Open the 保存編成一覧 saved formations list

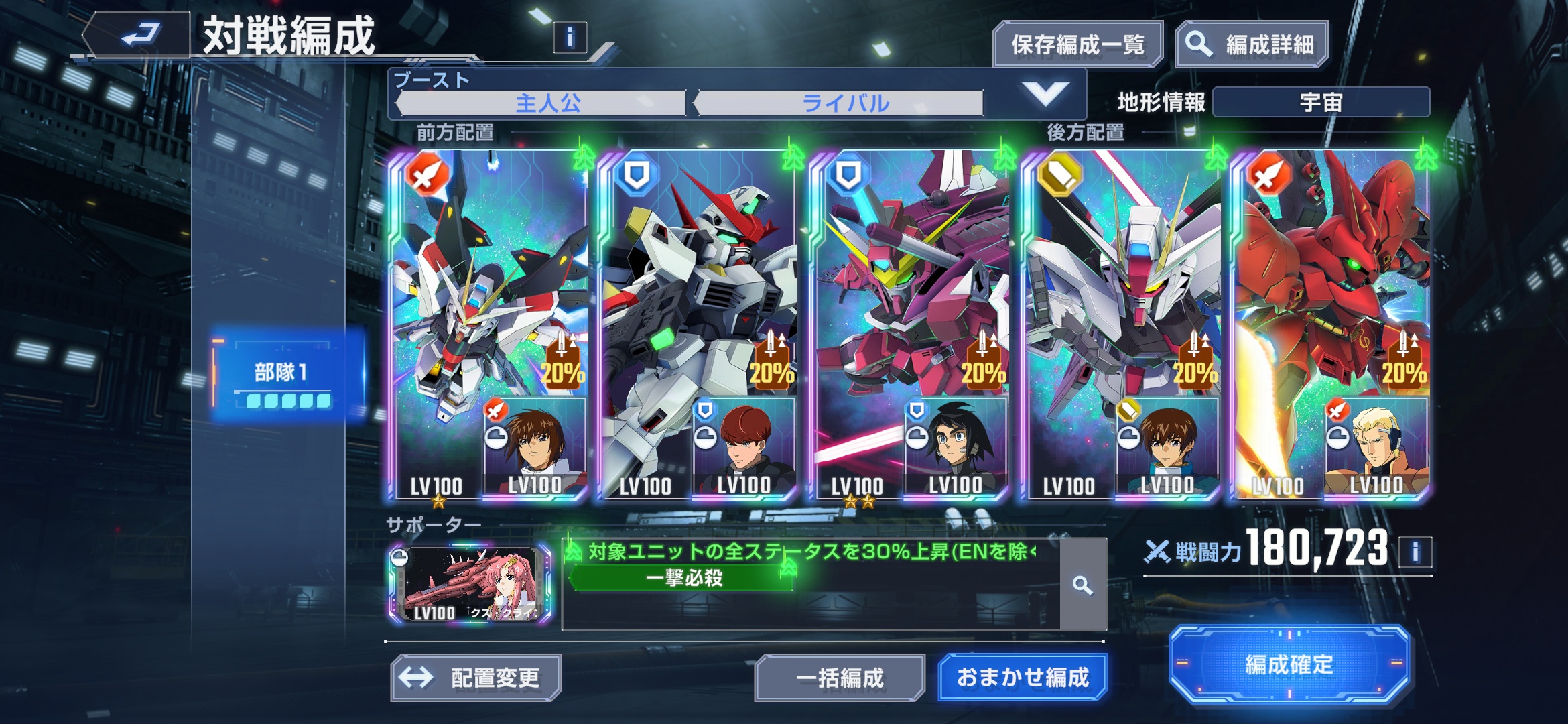click(1077, 45)
